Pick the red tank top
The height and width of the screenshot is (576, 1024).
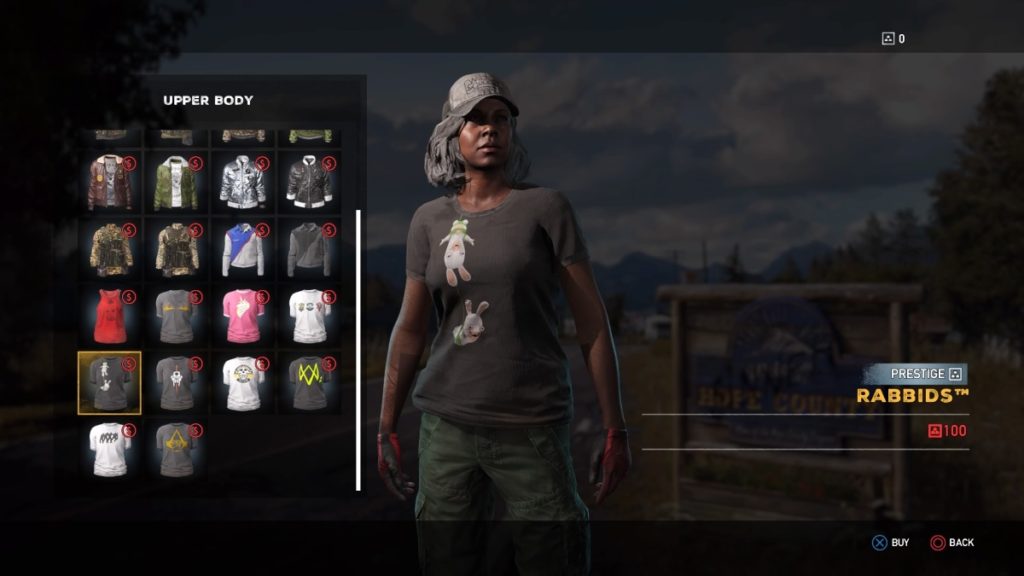pos(110,316)
